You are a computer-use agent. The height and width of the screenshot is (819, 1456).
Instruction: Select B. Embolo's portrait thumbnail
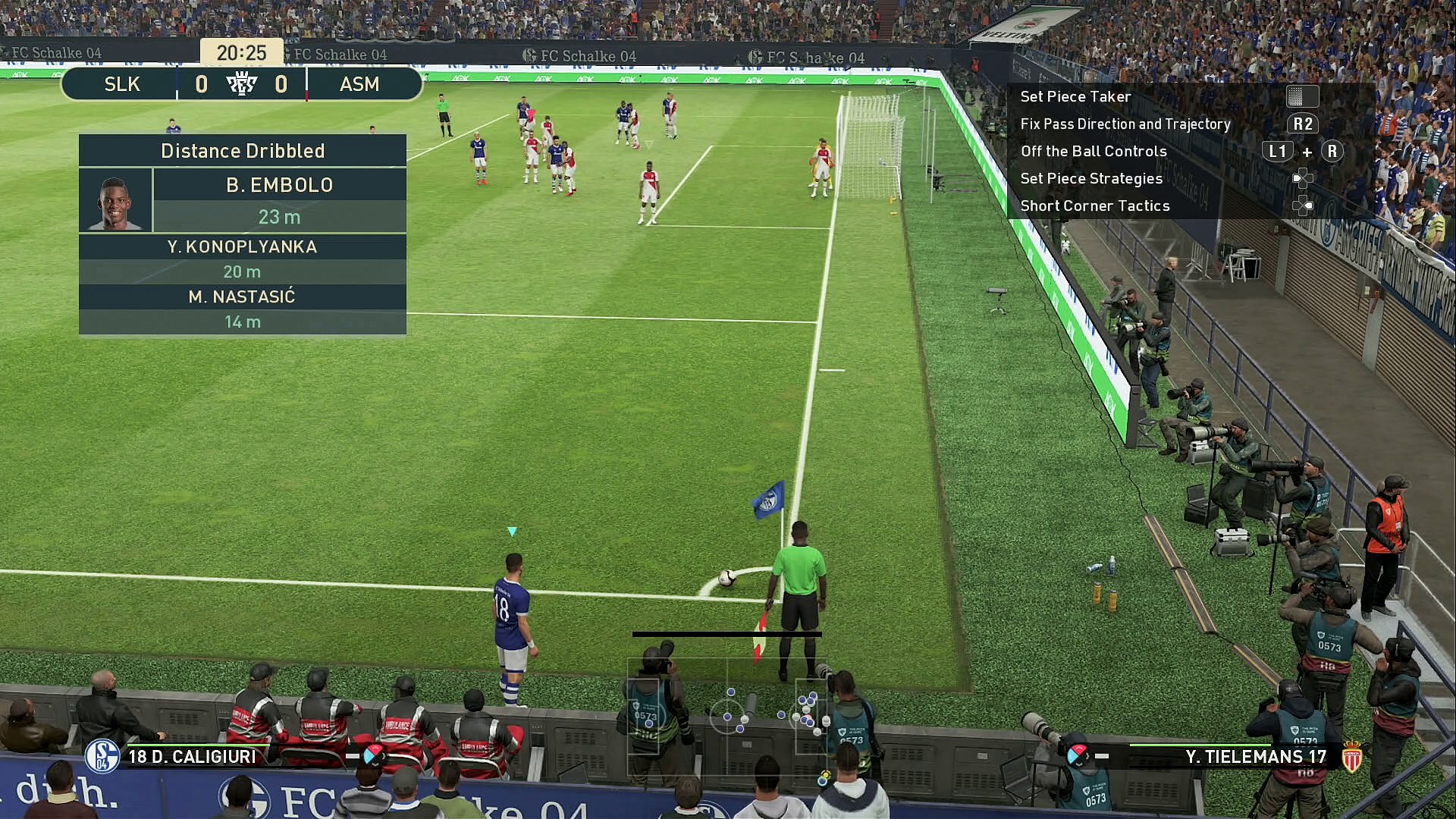pos(115,200)
